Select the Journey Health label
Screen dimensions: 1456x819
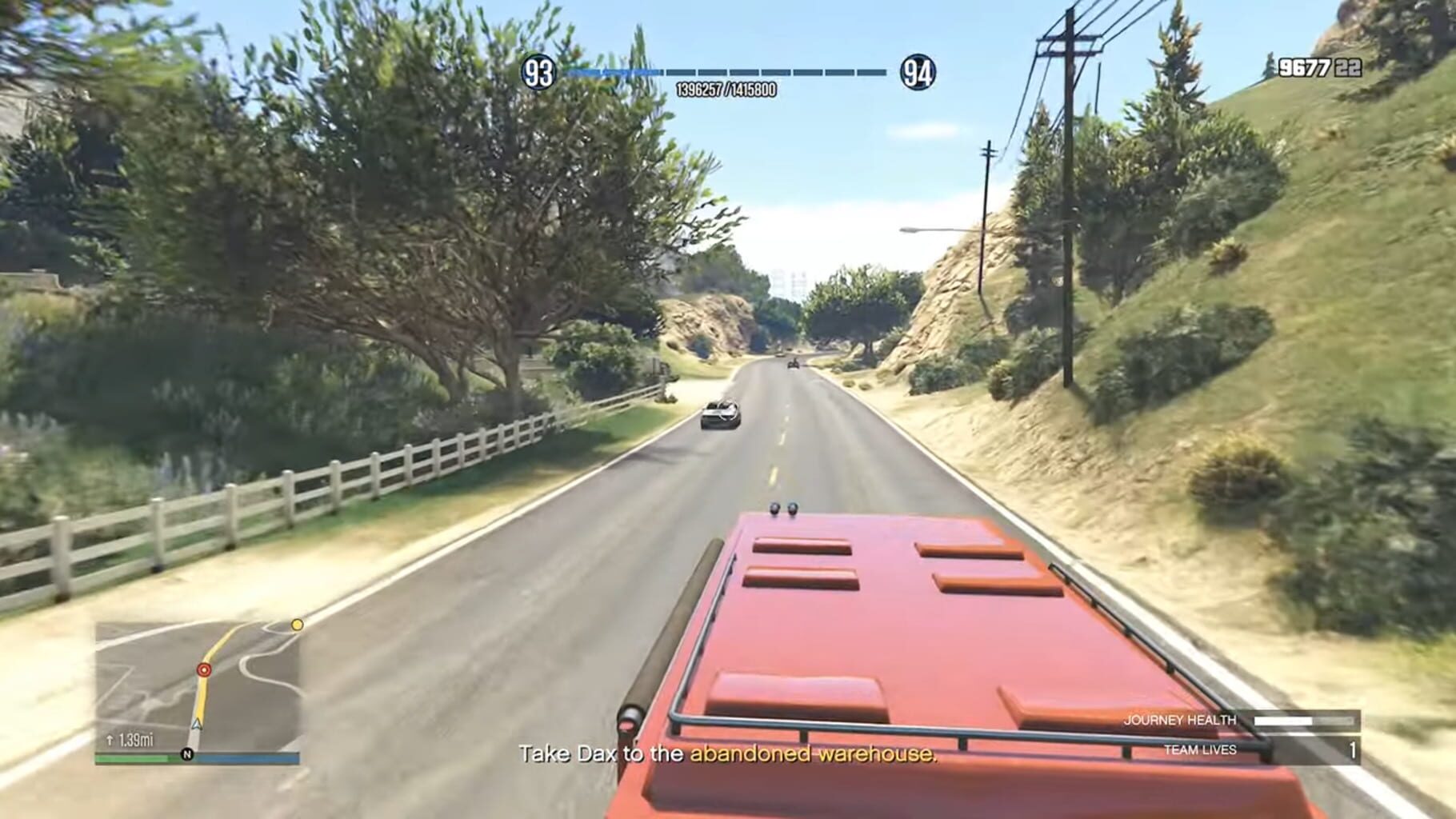1179,720
